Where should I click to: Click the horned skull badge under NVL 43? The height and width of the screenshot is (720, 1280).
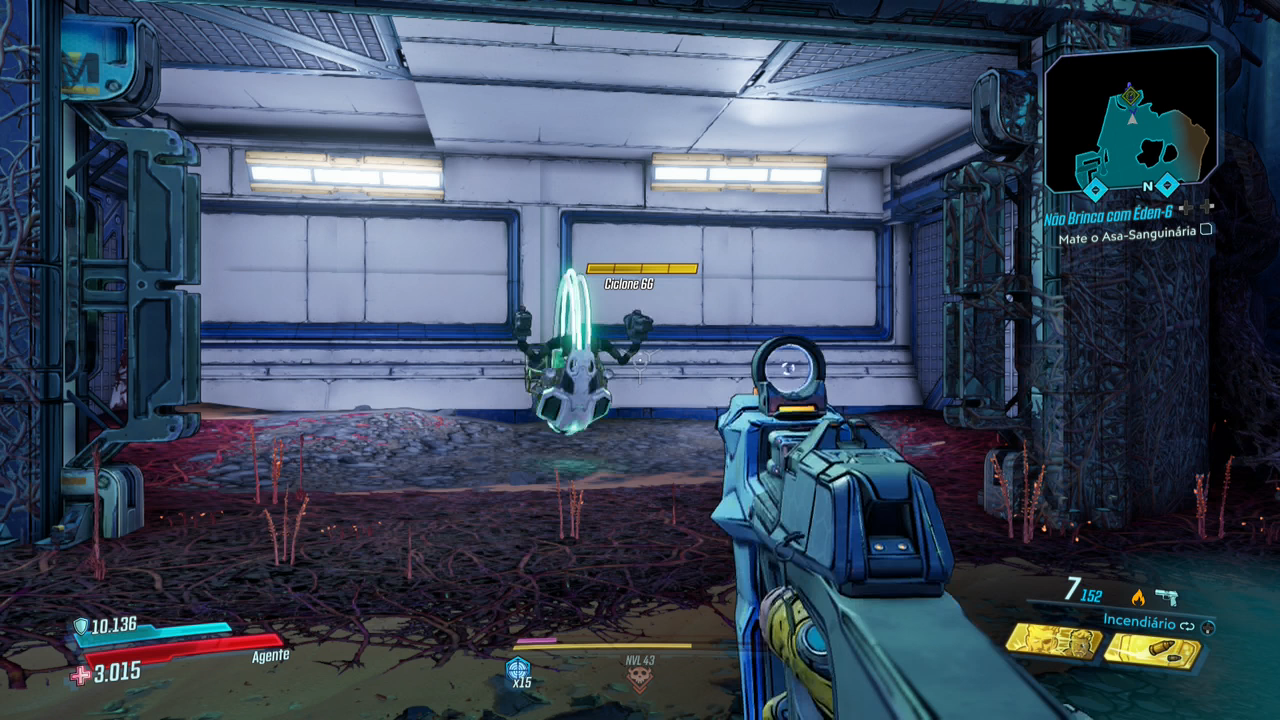(639, 681)
